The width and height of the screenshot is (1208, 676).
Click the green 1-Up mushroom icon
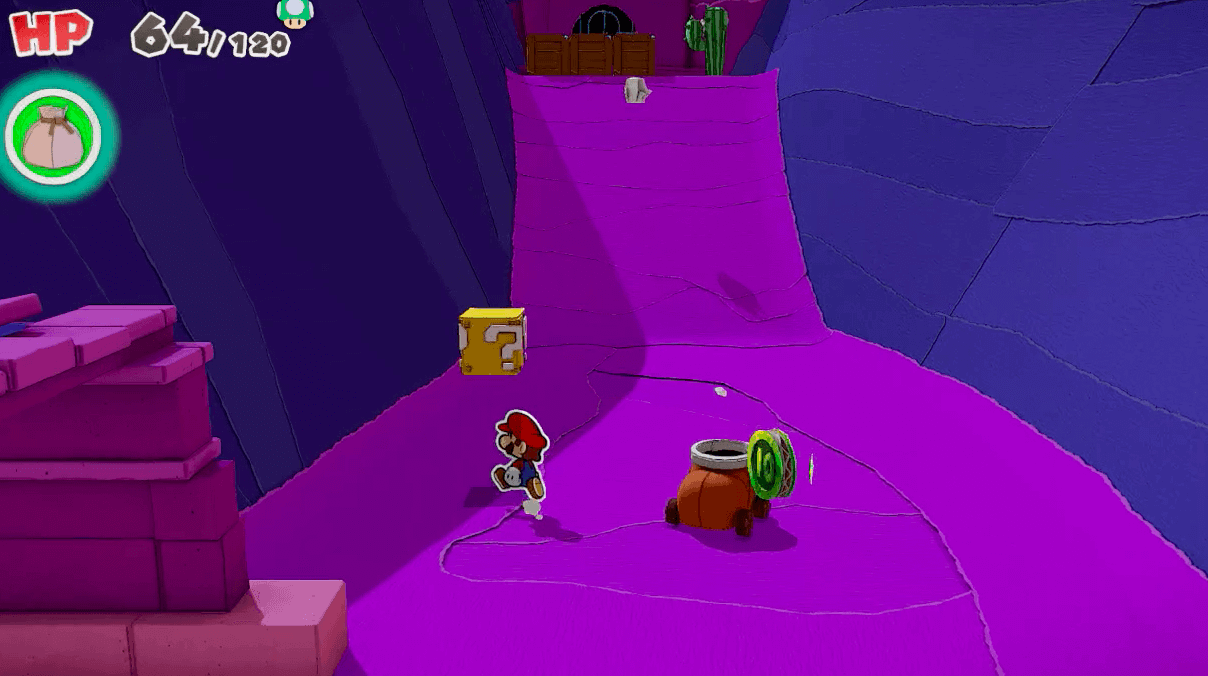pyautogui.click(x=294, y=13)
